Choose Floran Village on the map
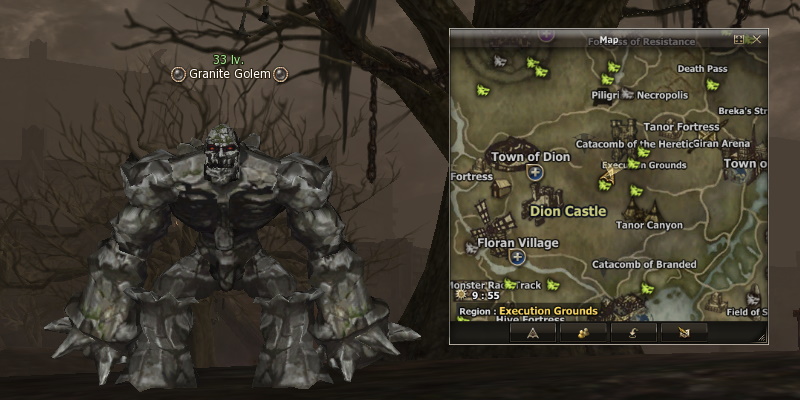The image size is (800, 400). click(x=517, y=243)
